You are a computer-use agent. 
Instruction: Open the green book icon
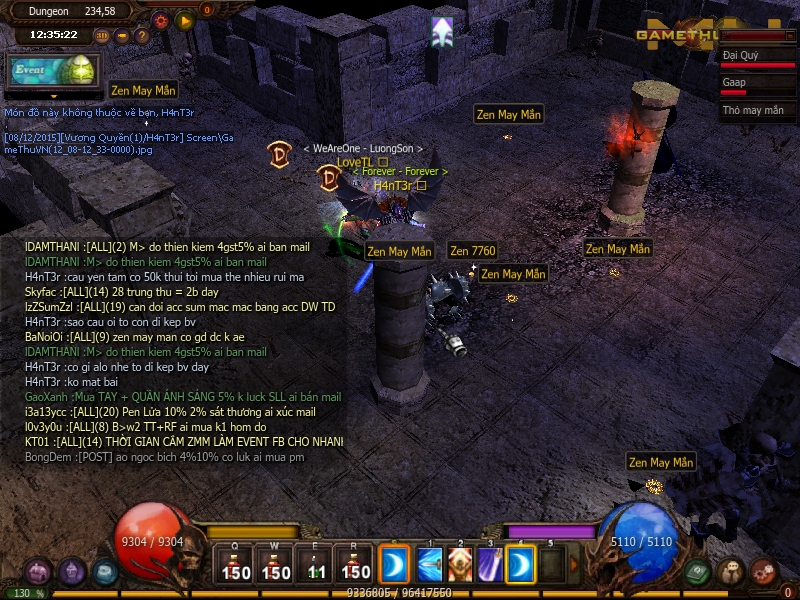tap(698, 572)
